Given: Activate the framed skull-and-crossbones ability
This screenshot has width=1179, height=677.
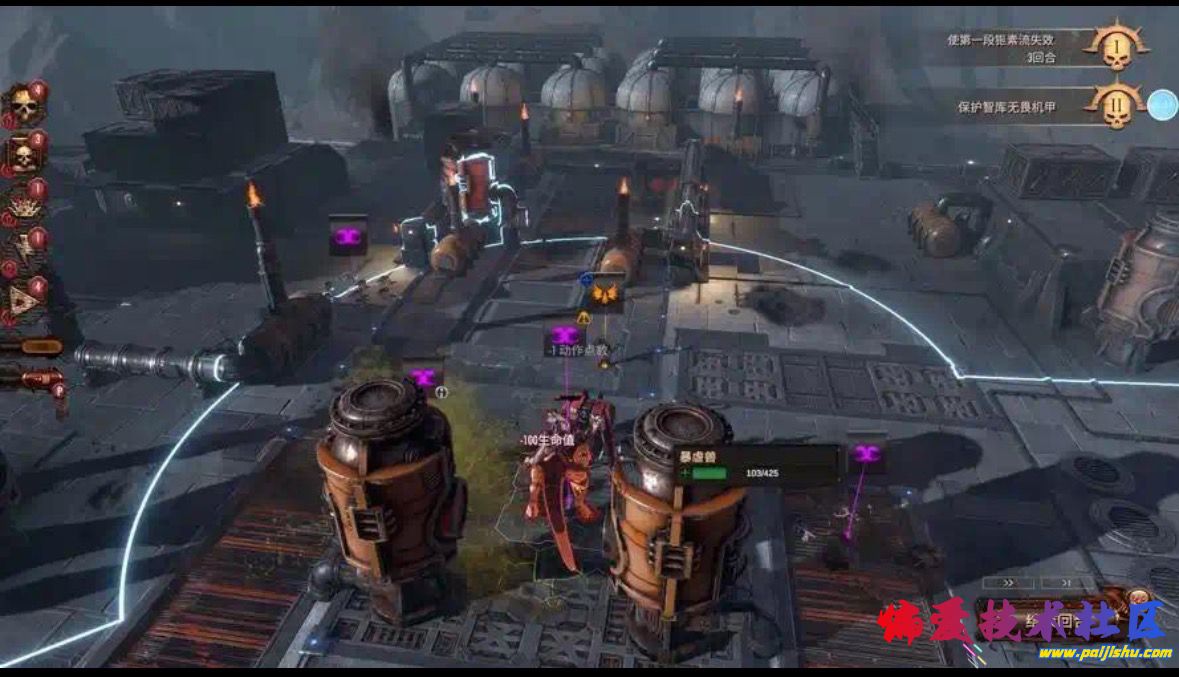Looking at the screenshot, I should [23, 155].
